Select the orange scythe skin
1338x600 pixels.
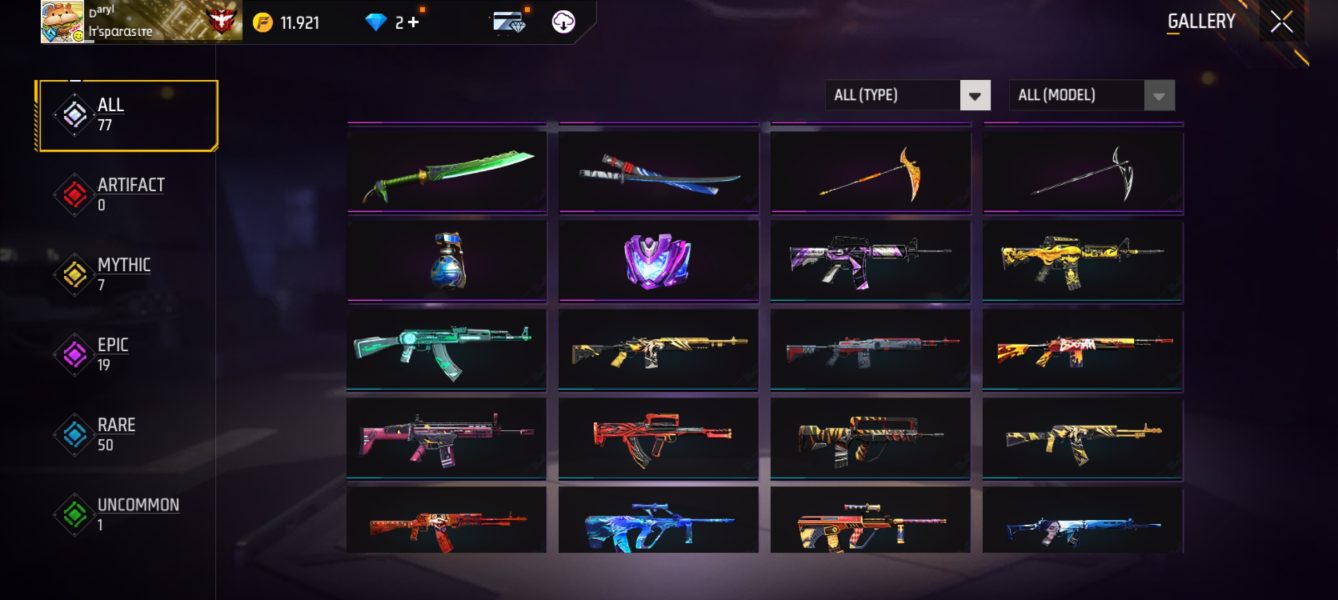coord(871,172)
